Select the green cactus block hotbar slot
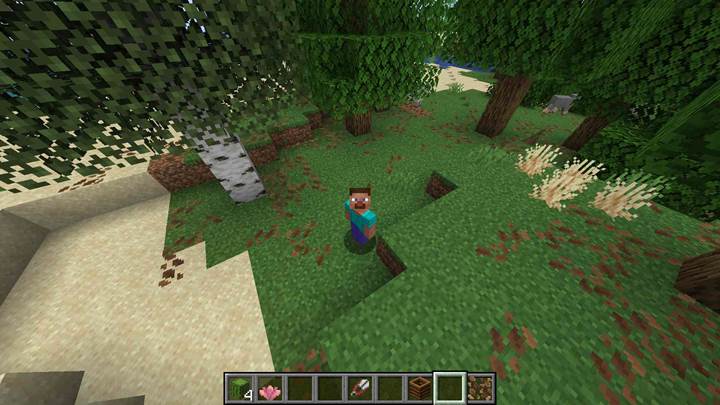This screenshot has width=720, height=405. 238,388
